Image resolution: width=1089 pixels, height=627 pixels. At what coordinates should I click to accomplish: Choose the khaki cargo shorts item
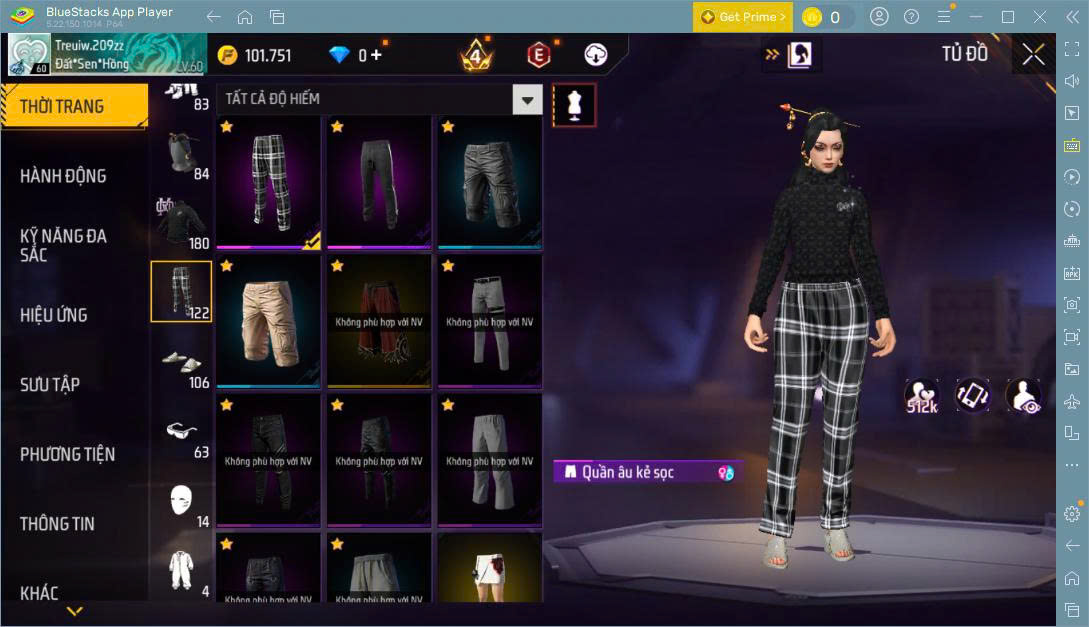click(x=268, y=320)
